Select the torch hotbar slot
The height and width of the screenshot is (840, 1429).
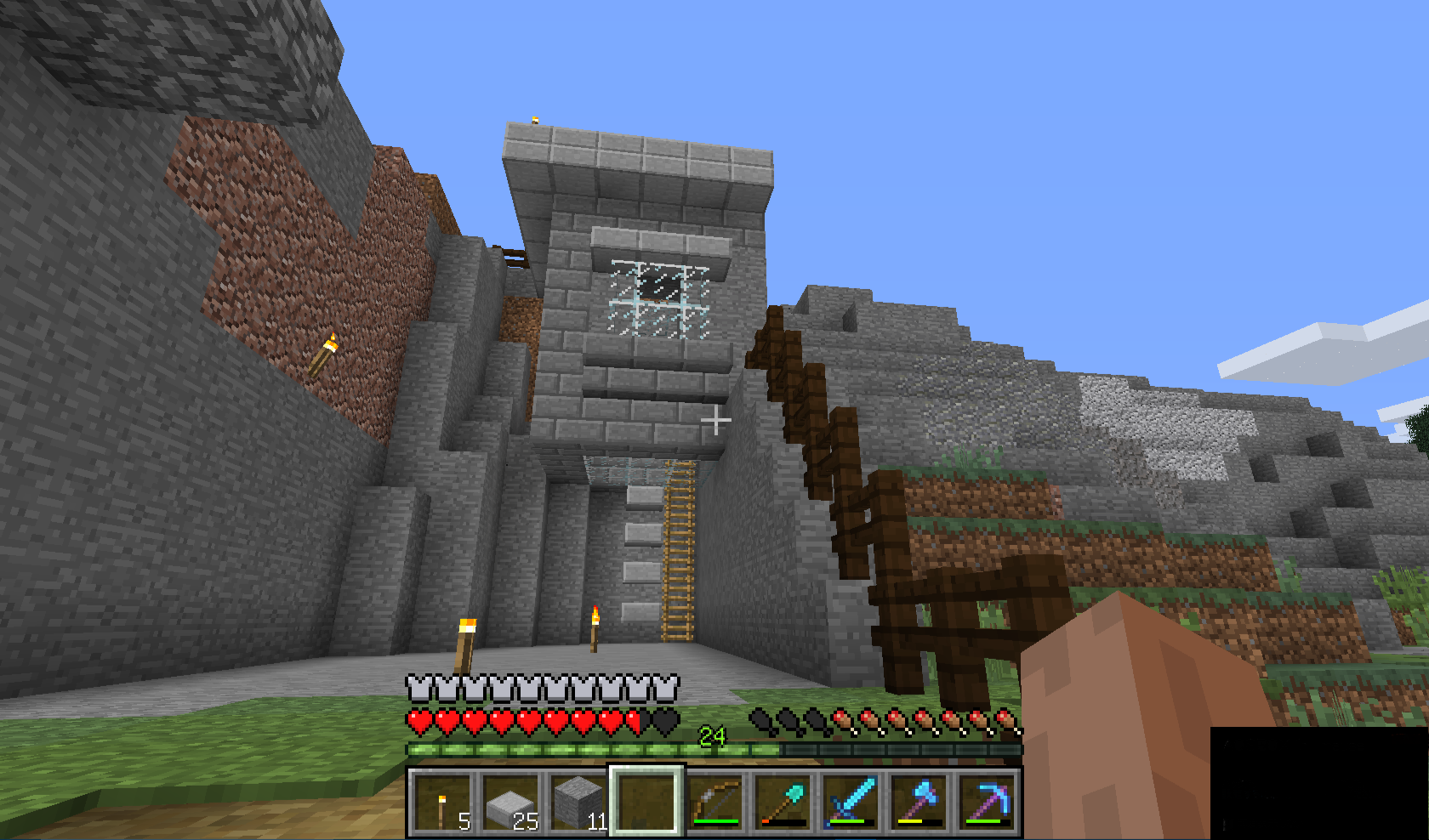pos(442,803)
